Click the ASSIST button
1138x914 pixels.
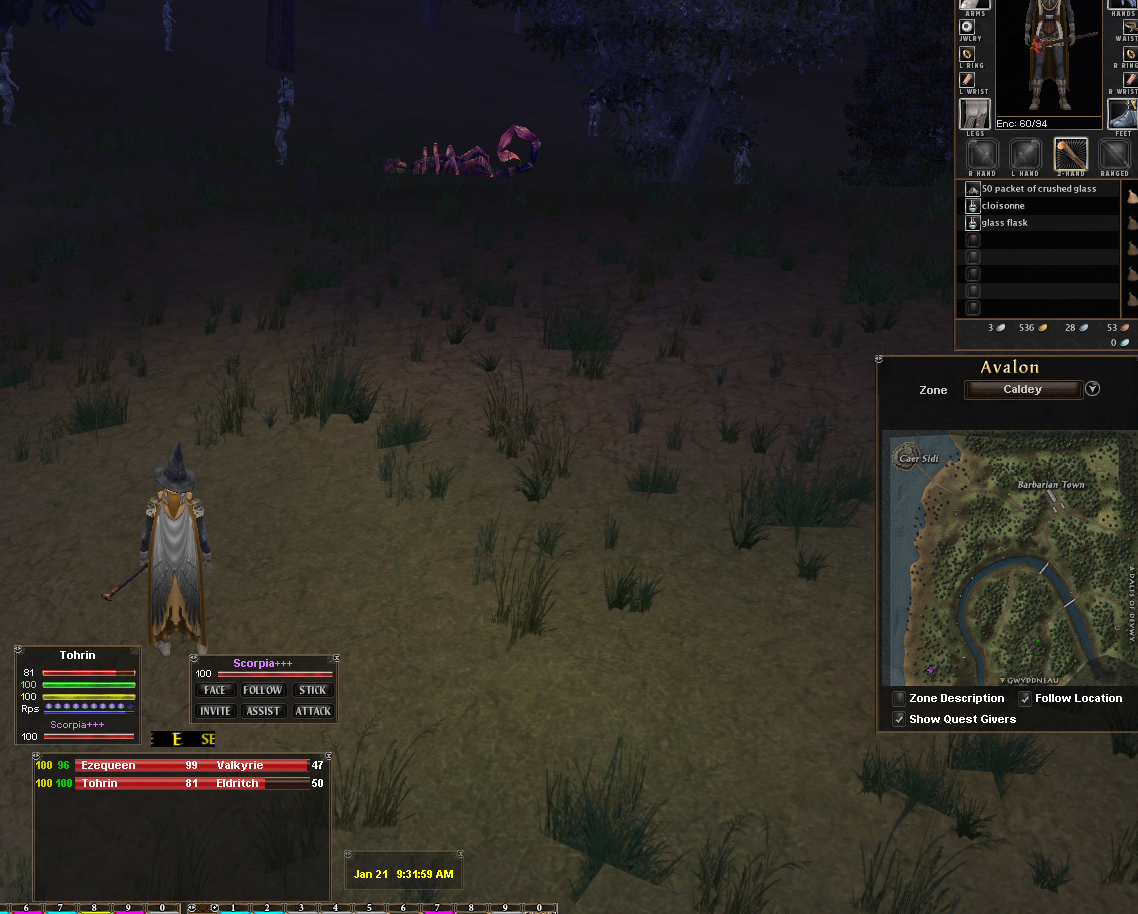pyautogui.click(x=263, y=711)
